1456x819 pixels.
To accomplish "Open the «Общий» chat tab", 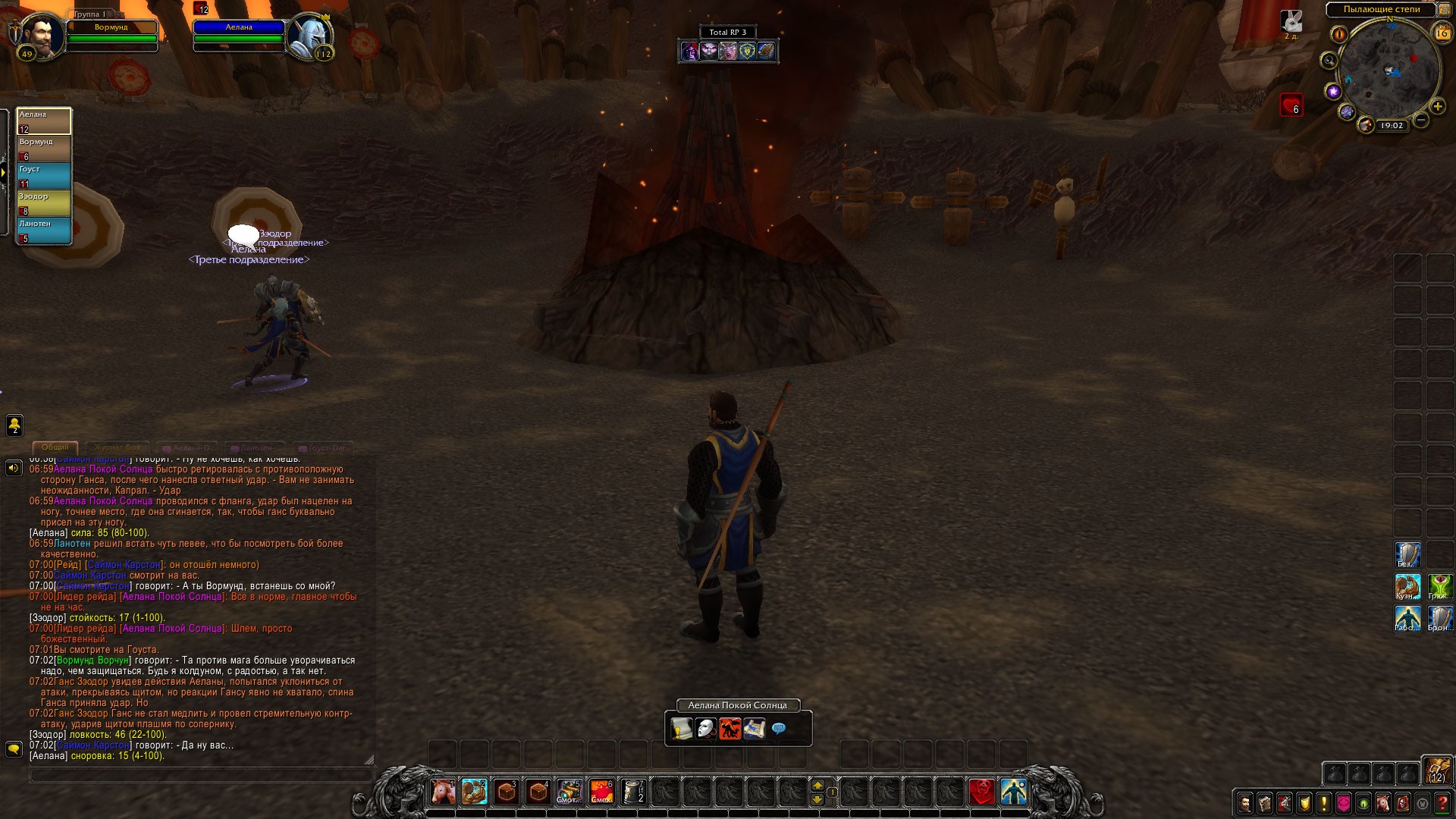I will coord(55,447).
